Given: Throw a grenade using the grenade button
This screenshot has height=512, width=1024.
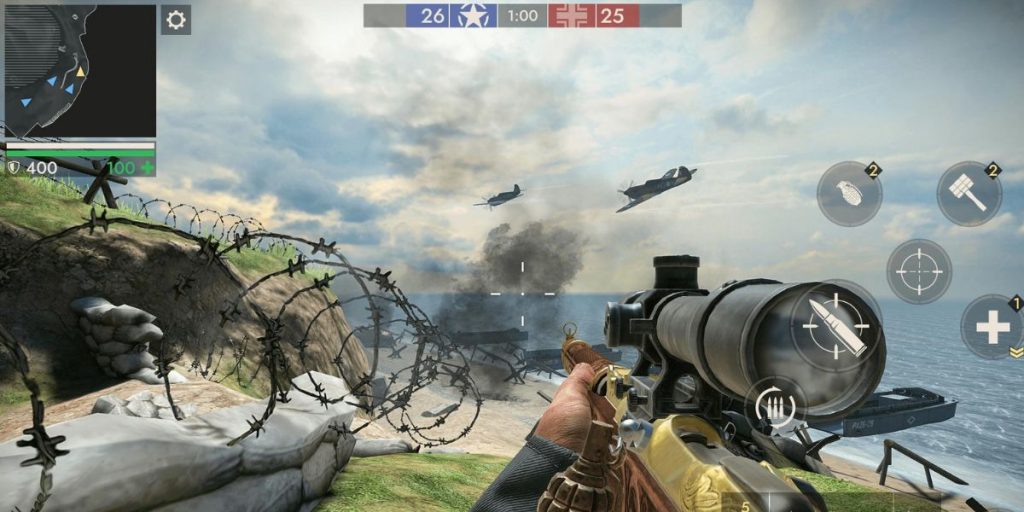Looking at the screenshot, I should click(x=849, y=194).
